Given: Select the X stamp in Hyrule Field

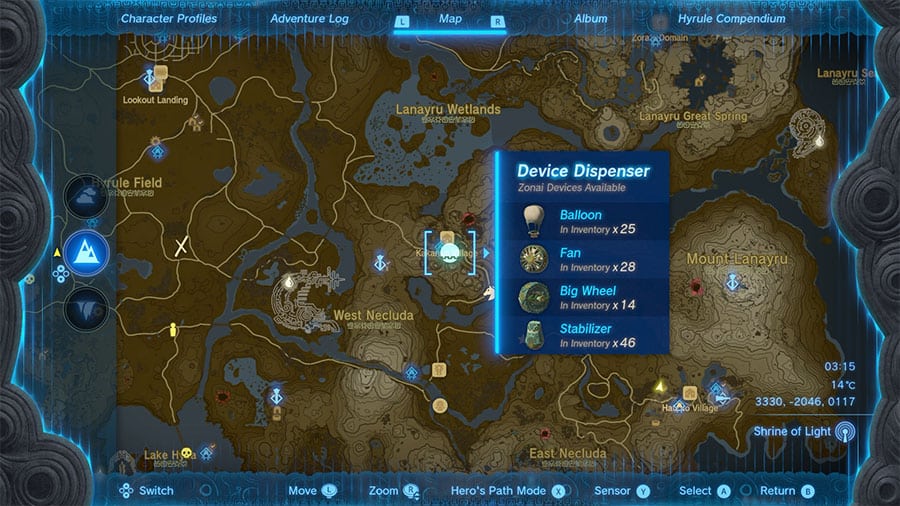Looking at the screenshot, I should click(x=182, y=246).
